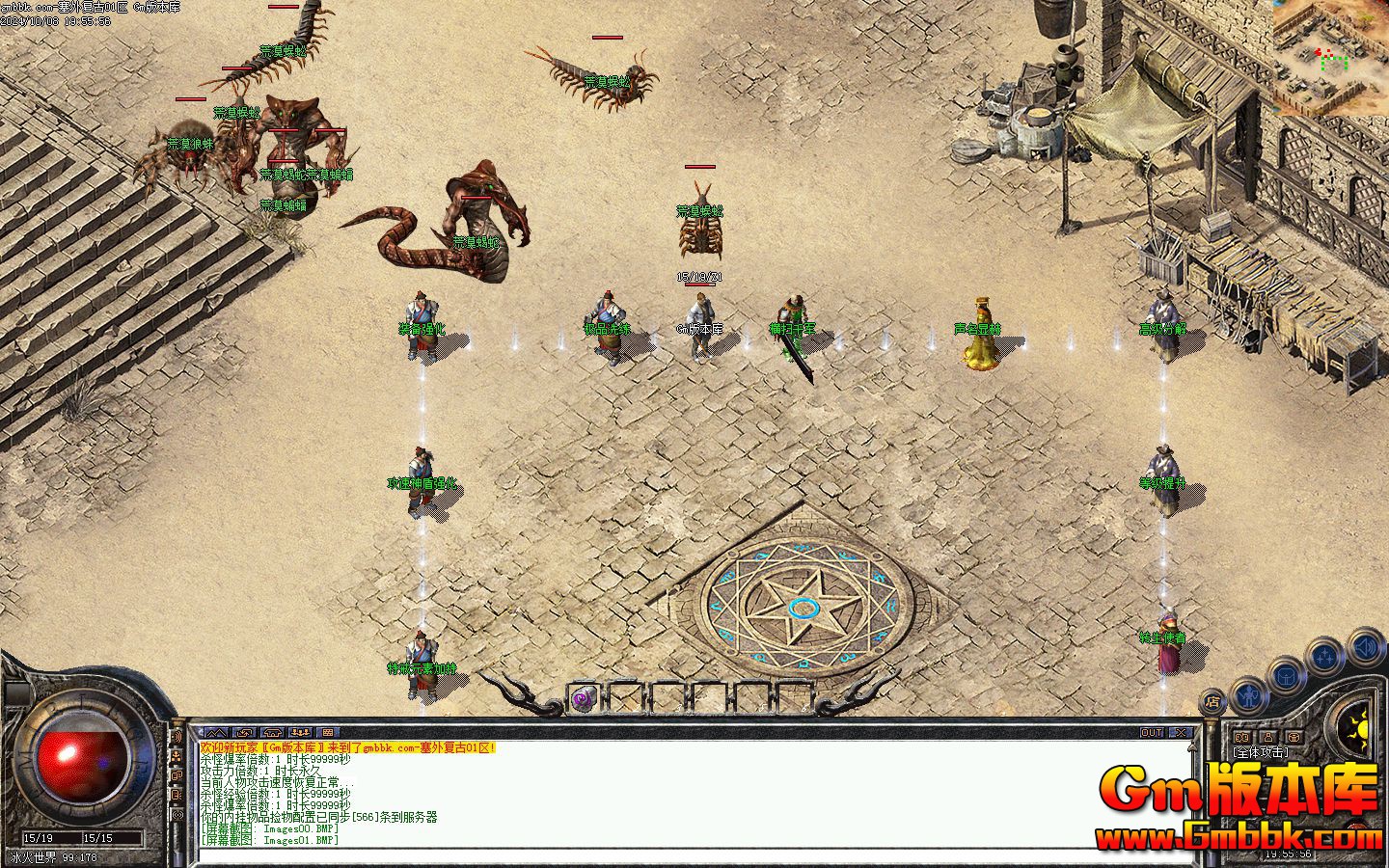Click the mountain icon chat toolbar button
This screenshot has height=868, width=1389.
tap(215, 733)
